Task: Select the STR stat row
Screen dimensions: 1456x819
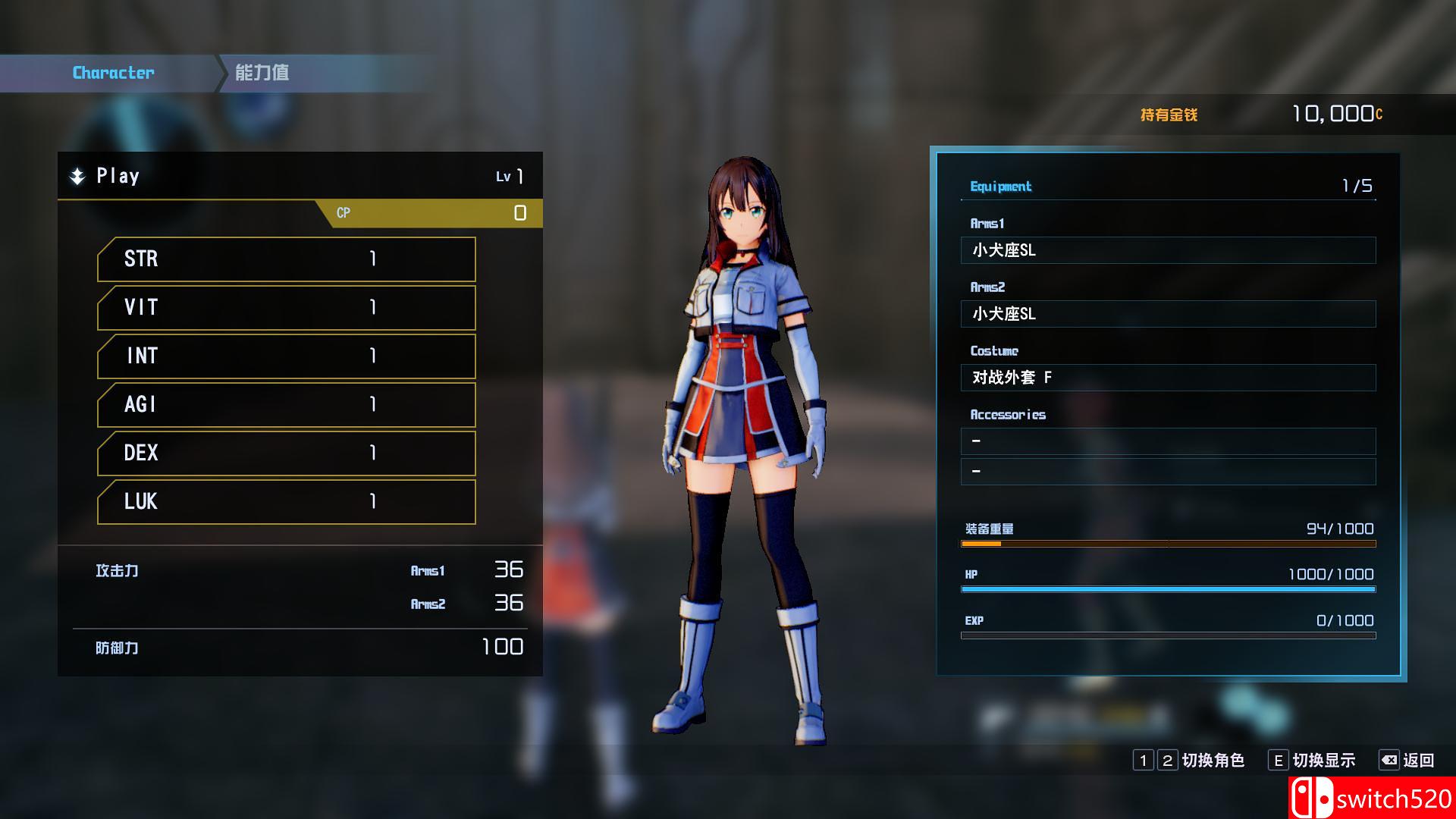Action: pyautogui.click(x=287, y=259)
